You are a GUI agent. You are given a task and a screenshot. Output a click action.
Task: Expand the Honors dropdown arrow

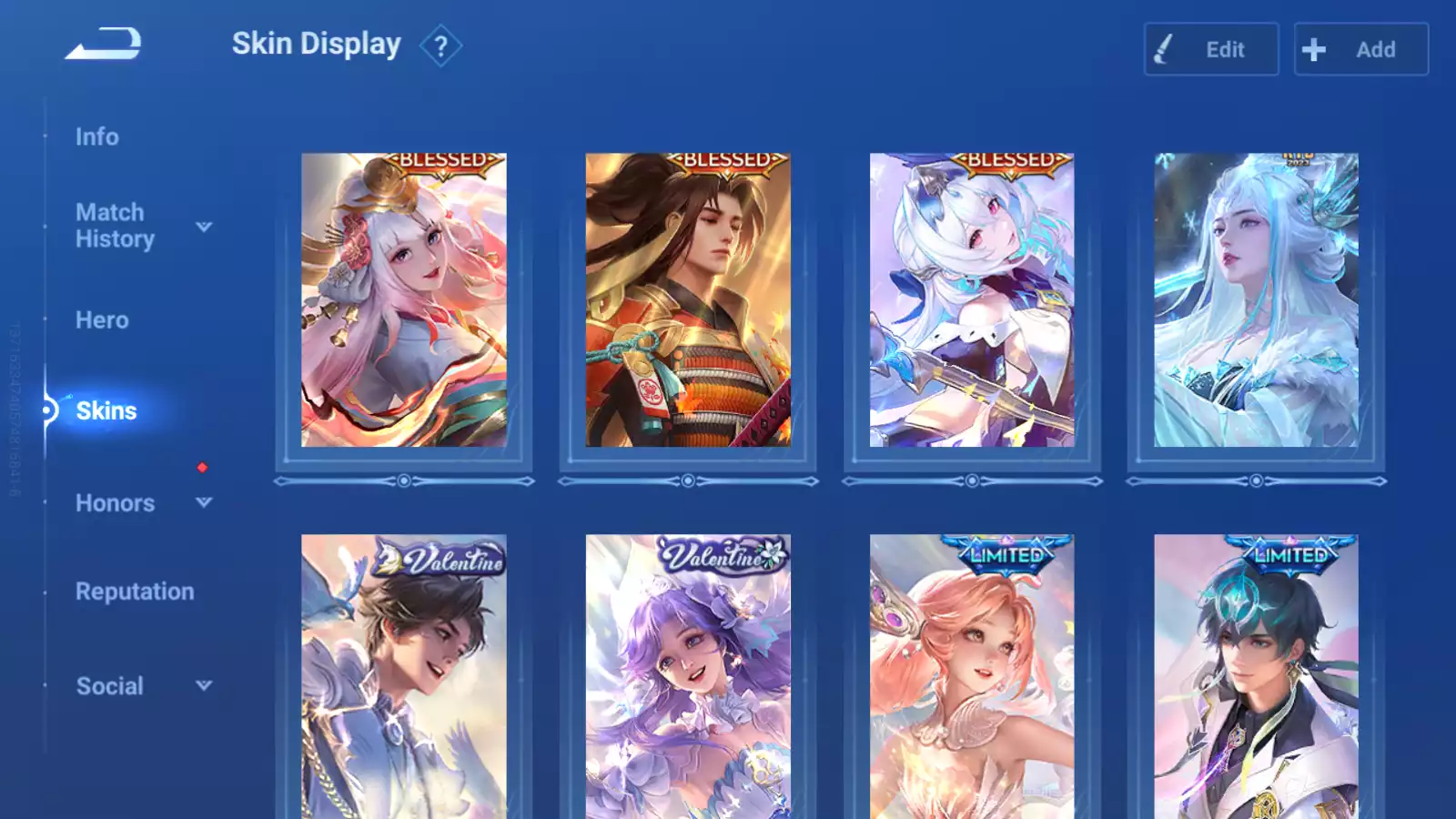click(204, 502)
